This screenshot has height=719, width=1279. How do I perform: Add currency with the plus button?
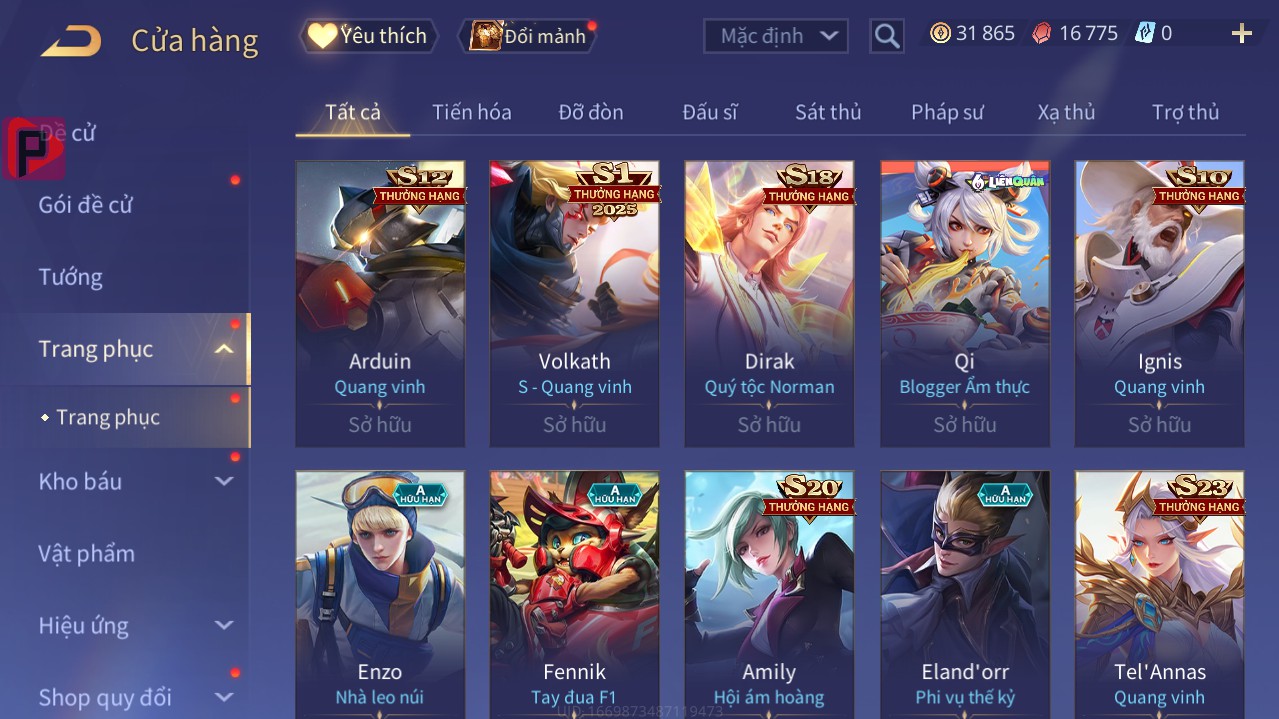(1241, 35)
